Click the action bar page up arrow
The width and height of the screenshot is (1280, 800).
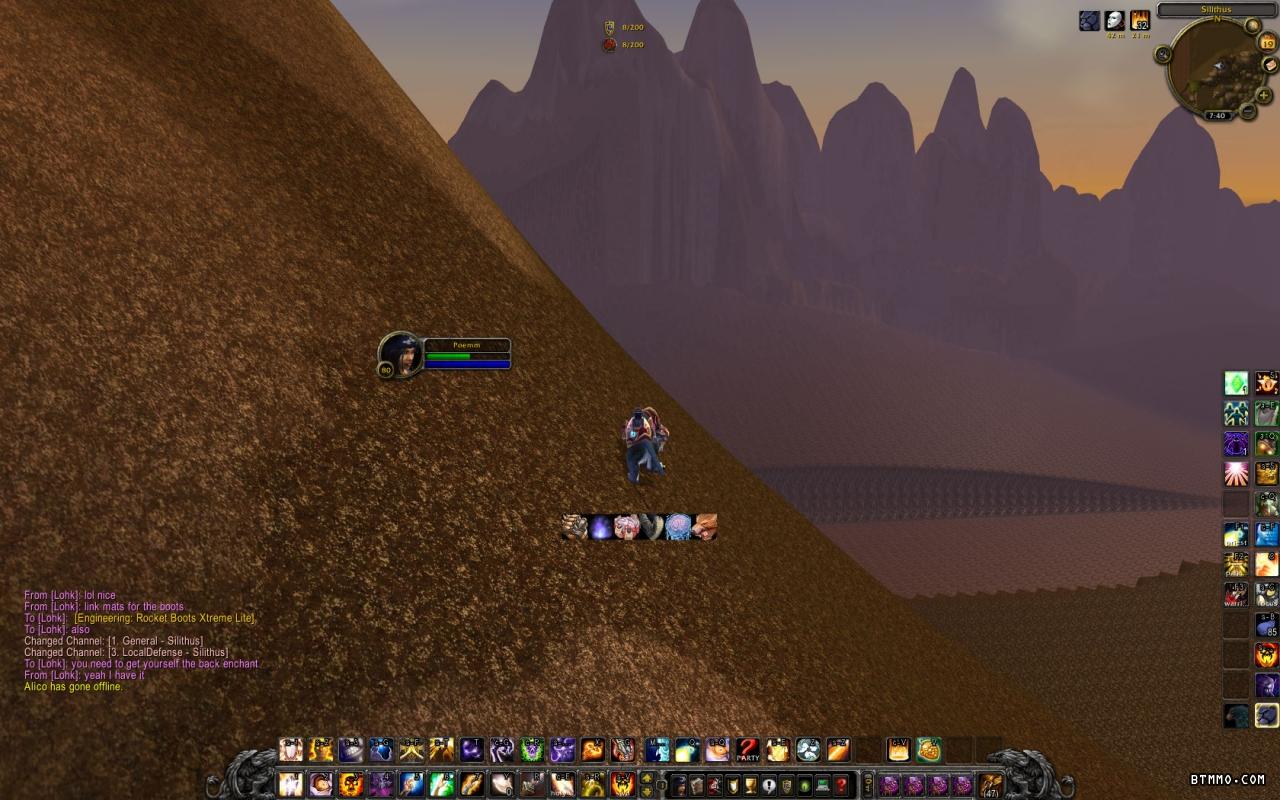coord(648,777)
